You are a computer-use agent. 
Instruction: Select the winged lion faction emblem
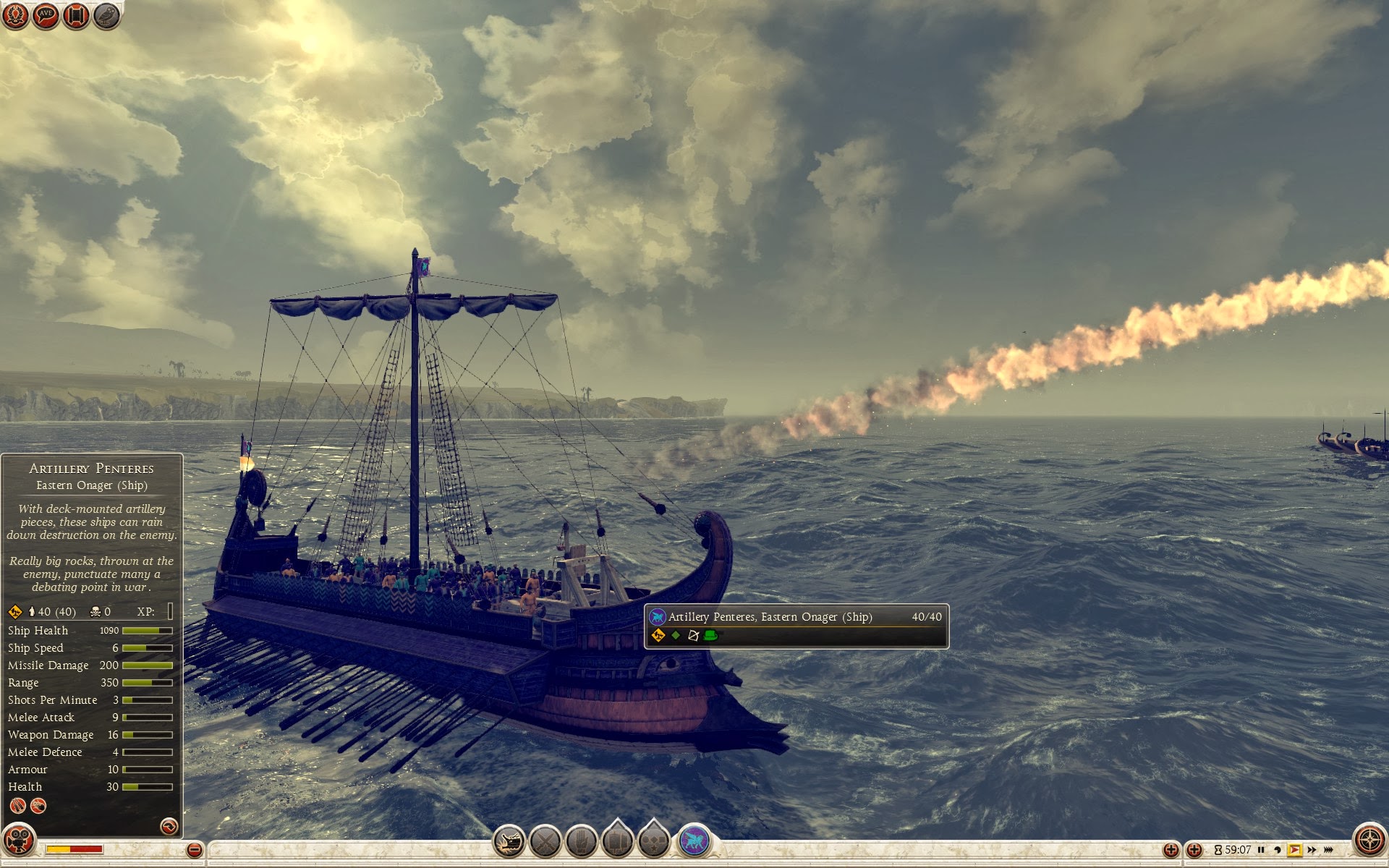click(694, 841)
